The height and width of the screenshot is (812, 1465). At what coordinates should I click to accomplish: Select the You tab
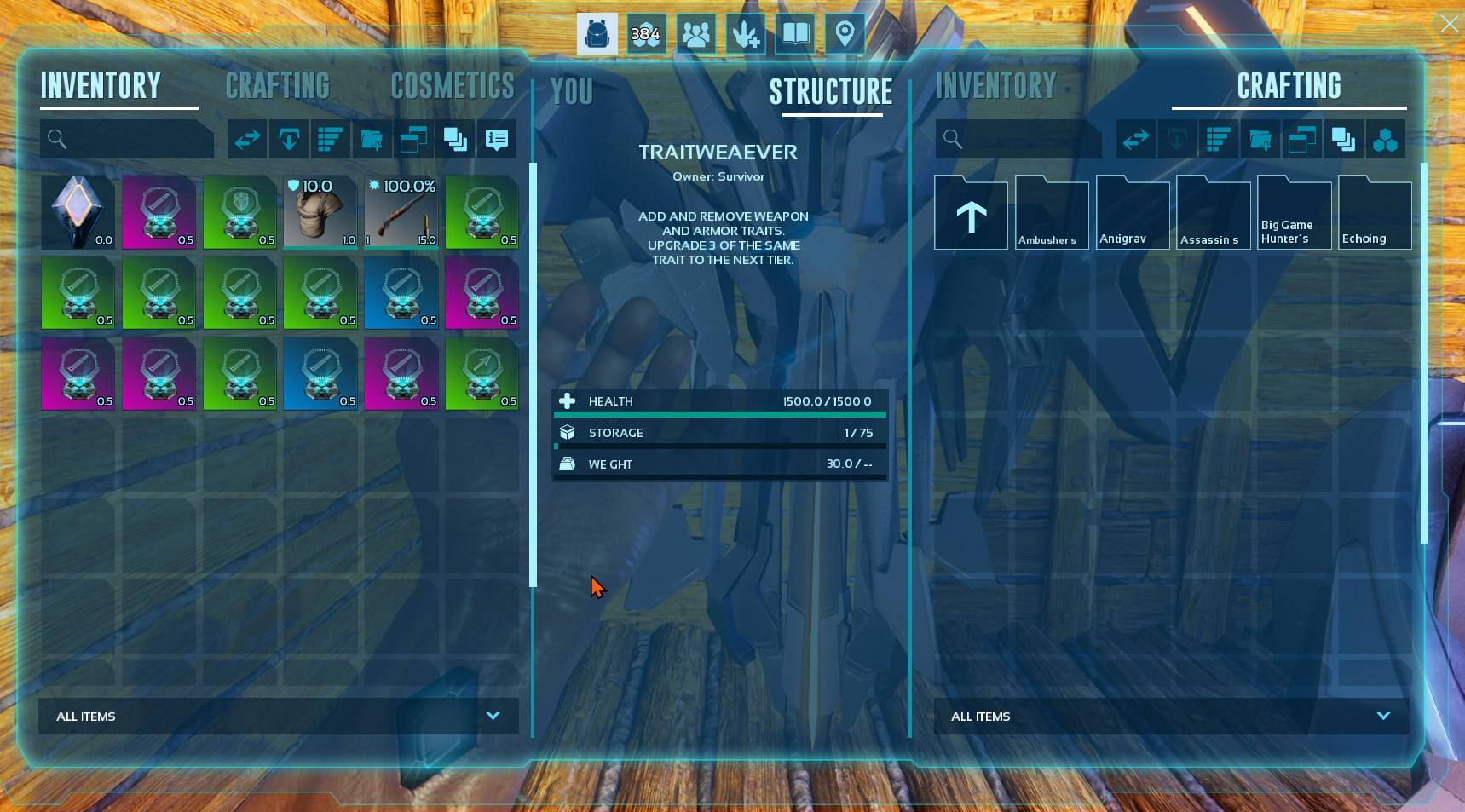(x=571, y=92)
